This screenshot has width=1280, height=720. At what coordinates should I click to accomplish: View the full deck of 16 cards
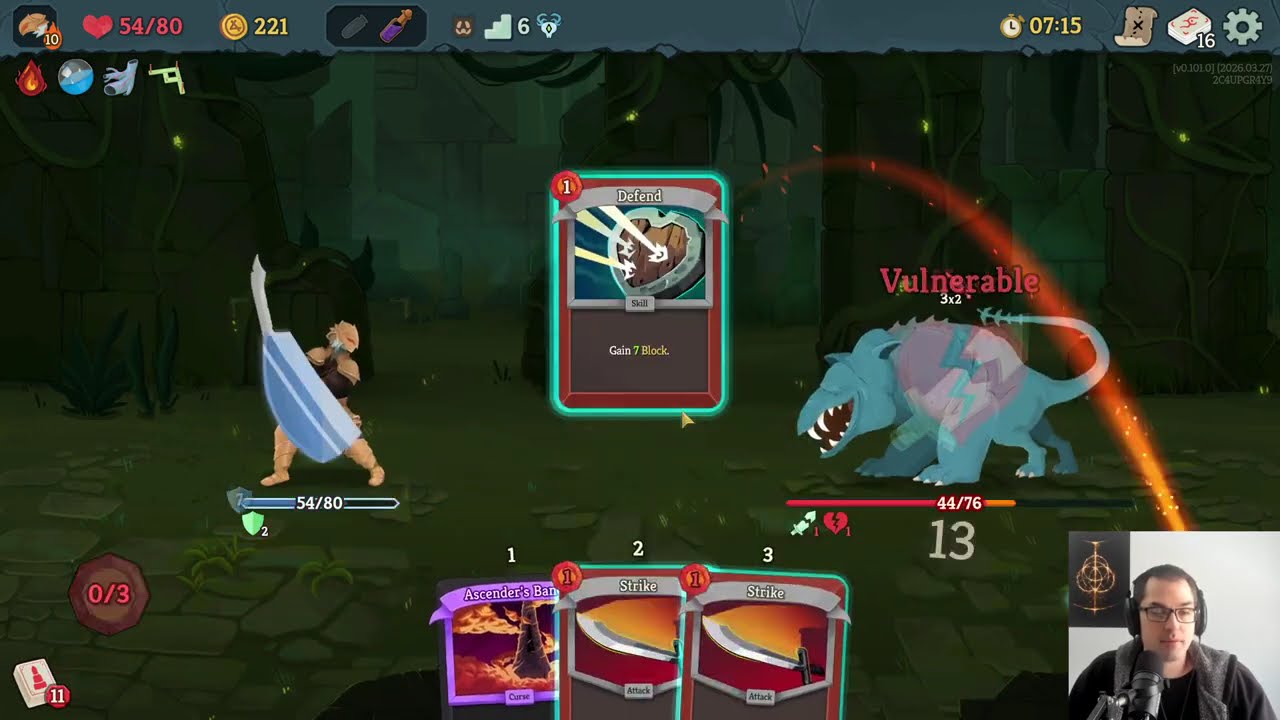click(1189, 27)
